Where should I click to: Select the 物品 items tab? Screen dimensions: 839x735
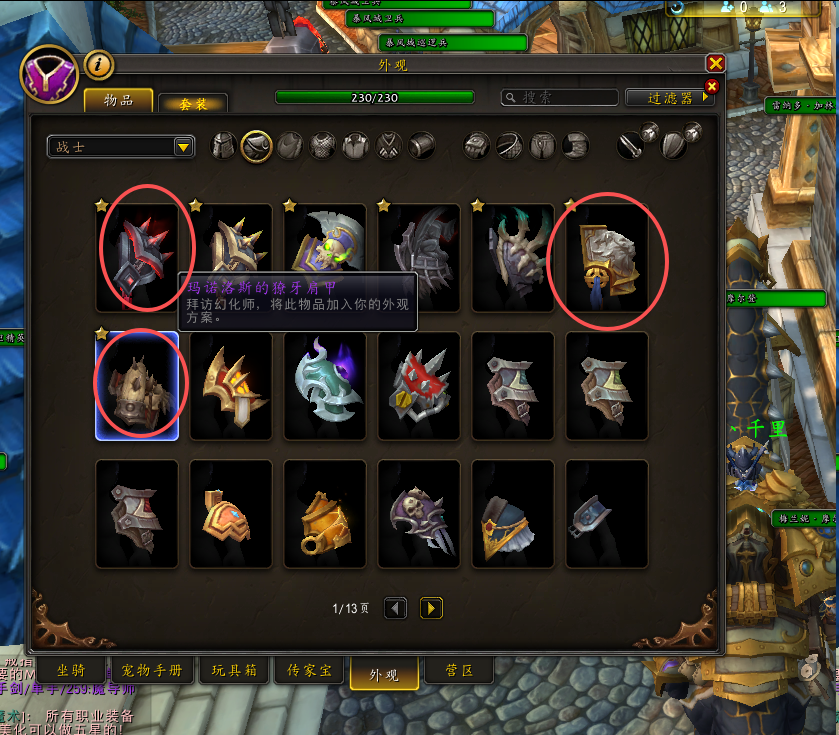pos(119,101)
